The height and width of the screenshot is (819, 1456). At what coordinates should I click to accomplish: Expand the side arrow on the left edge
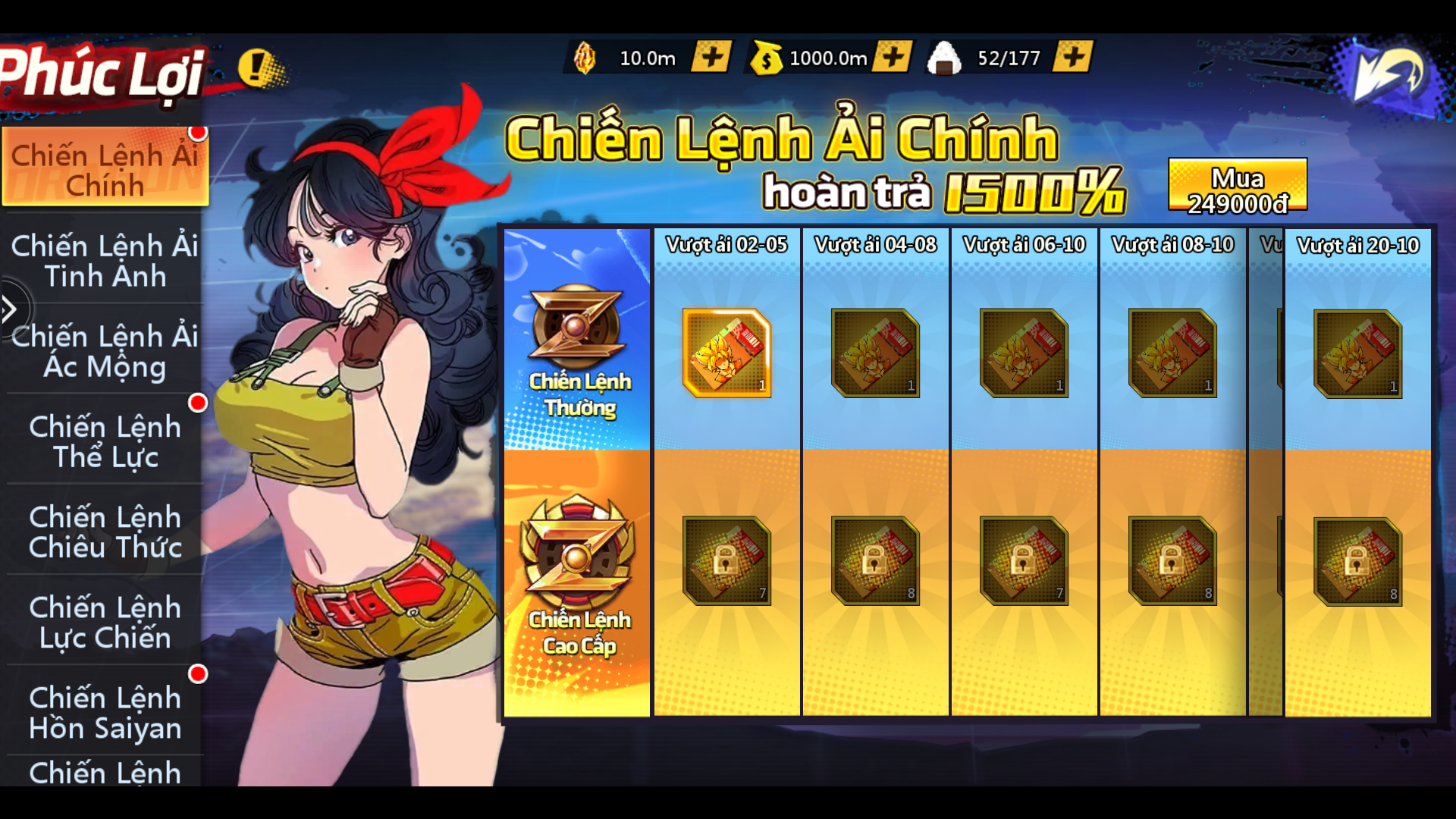[11, 309]
